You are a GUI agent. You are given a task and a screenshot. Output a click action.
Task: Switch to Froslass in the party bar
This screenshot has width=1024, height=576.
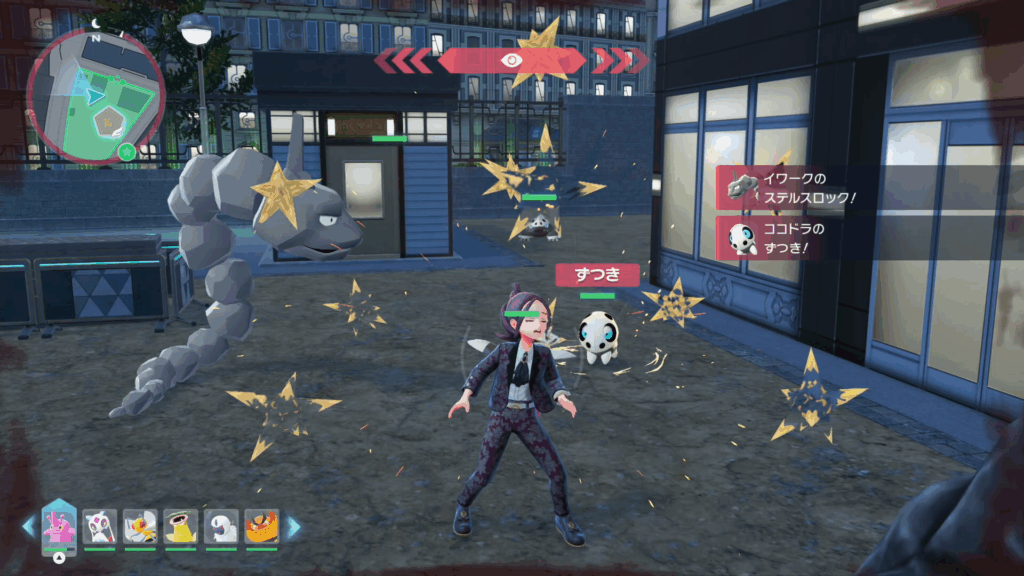coord(99,526)
